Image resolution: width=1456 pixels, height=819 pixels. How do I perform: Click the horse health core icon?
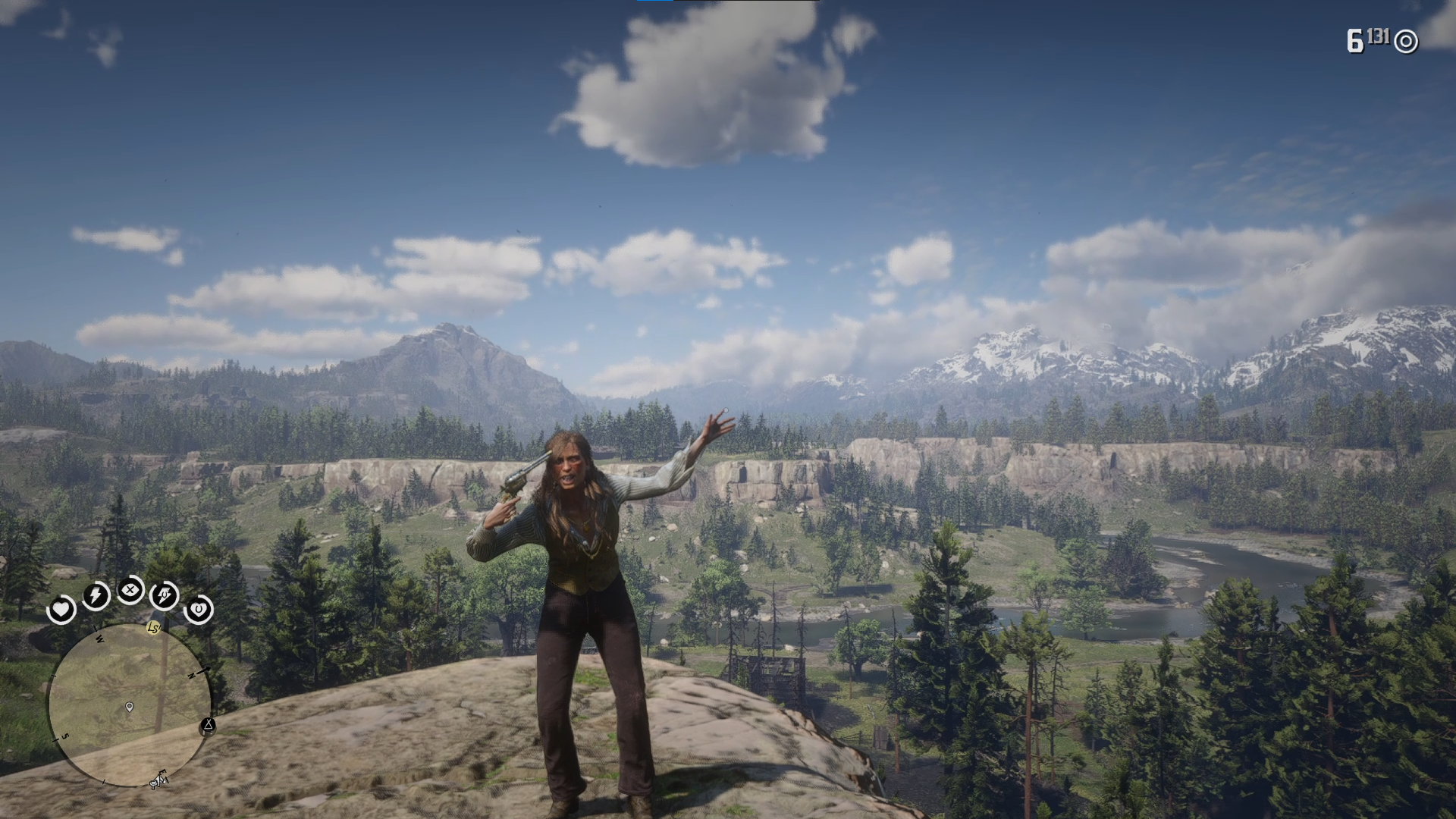tap(199, 609)
